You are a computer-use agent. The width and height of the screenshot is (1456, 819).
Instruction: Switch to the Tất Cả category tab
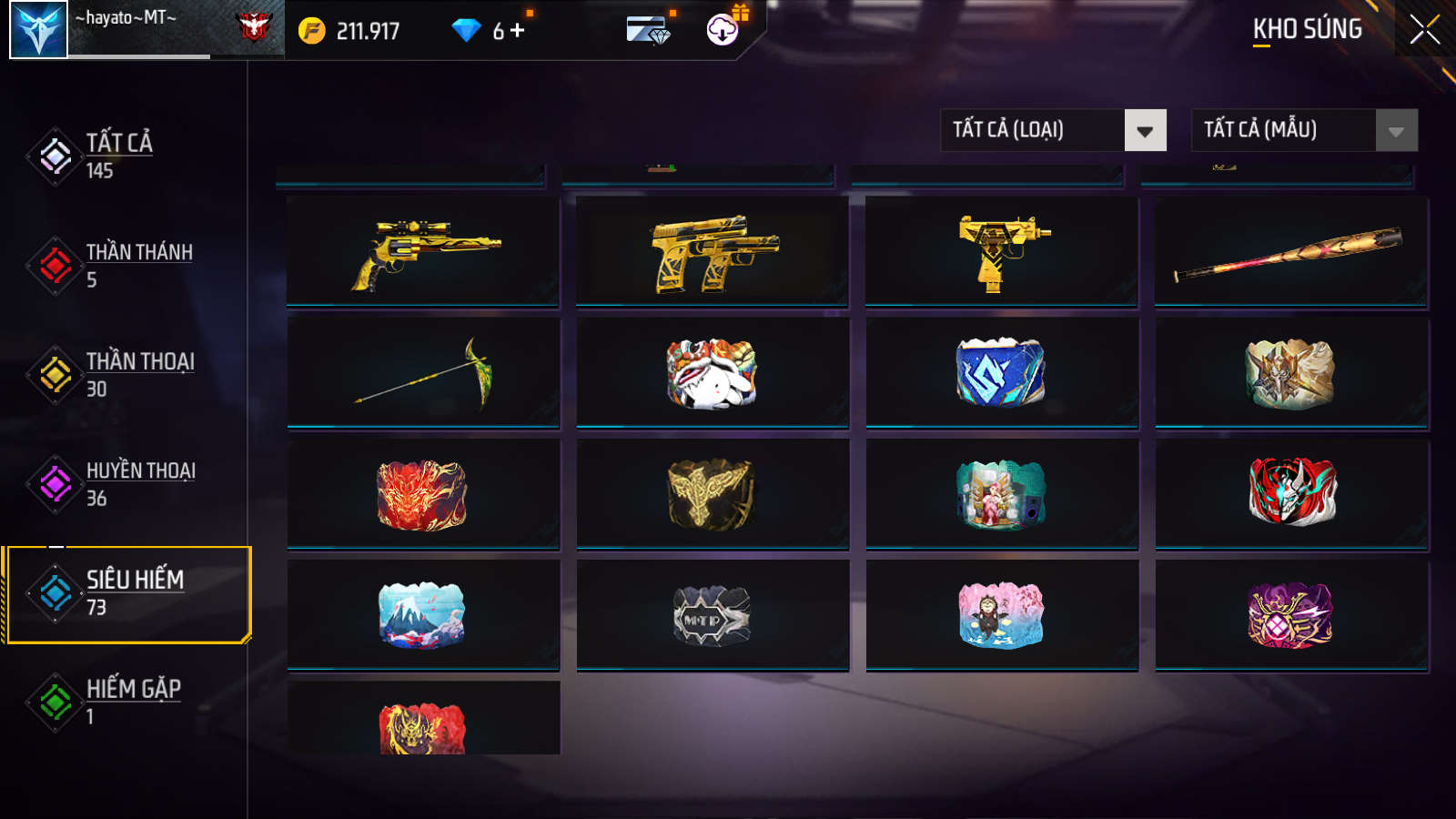pyautogui.click(x=118, y=156)
